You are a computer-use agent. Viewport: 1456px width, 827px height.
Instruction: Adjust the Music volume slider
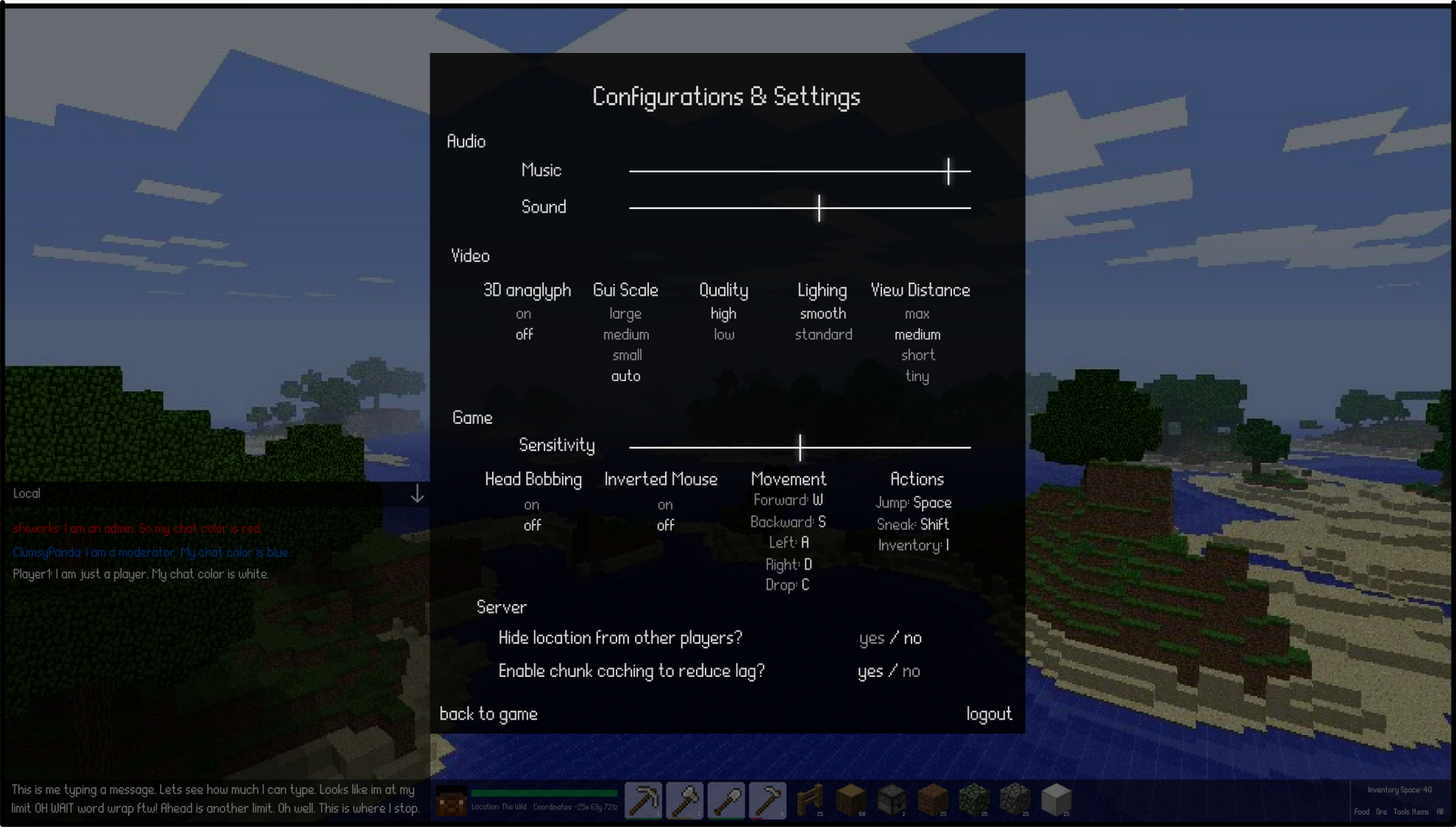(x=947, y=170)
